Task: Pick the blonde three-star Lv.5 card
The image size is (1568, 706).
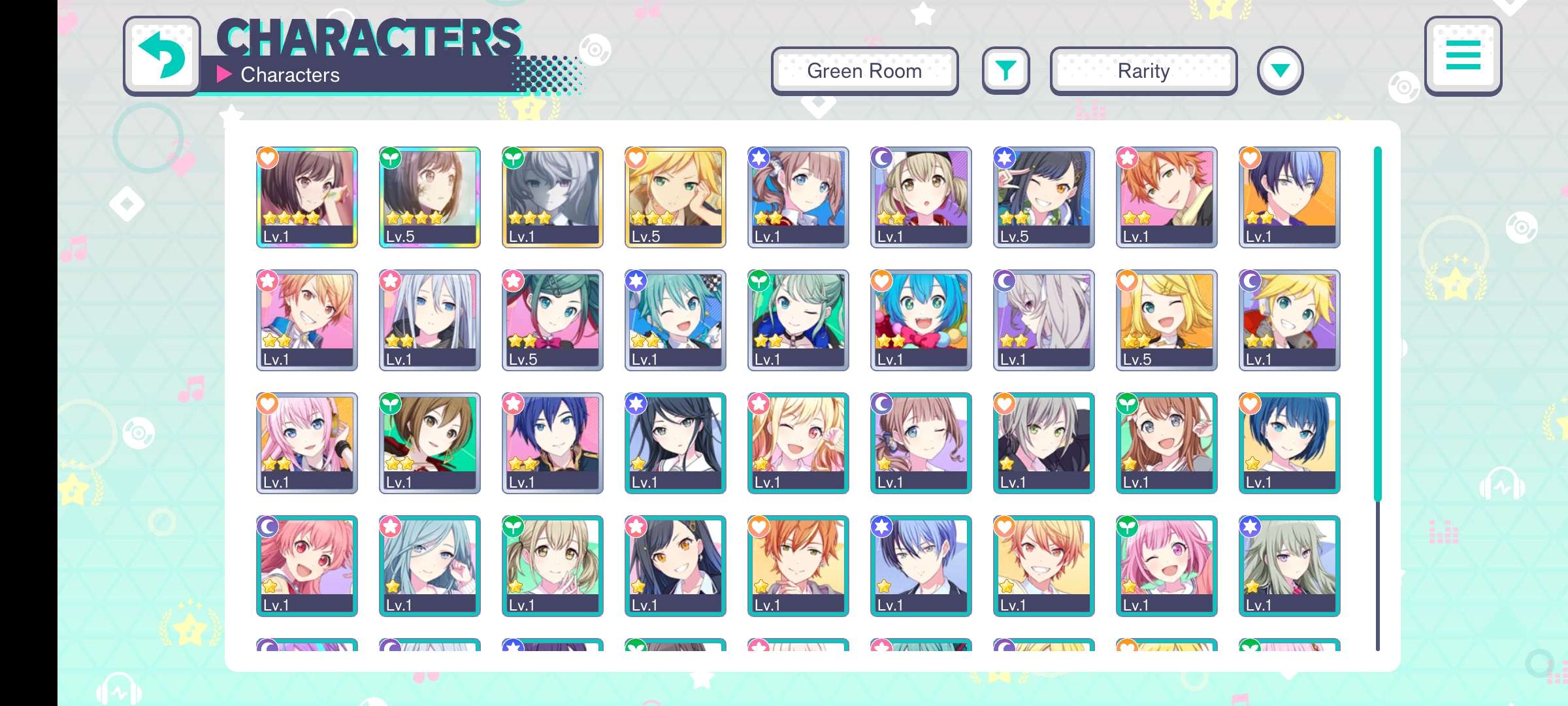Action: [x=675, y=197]
